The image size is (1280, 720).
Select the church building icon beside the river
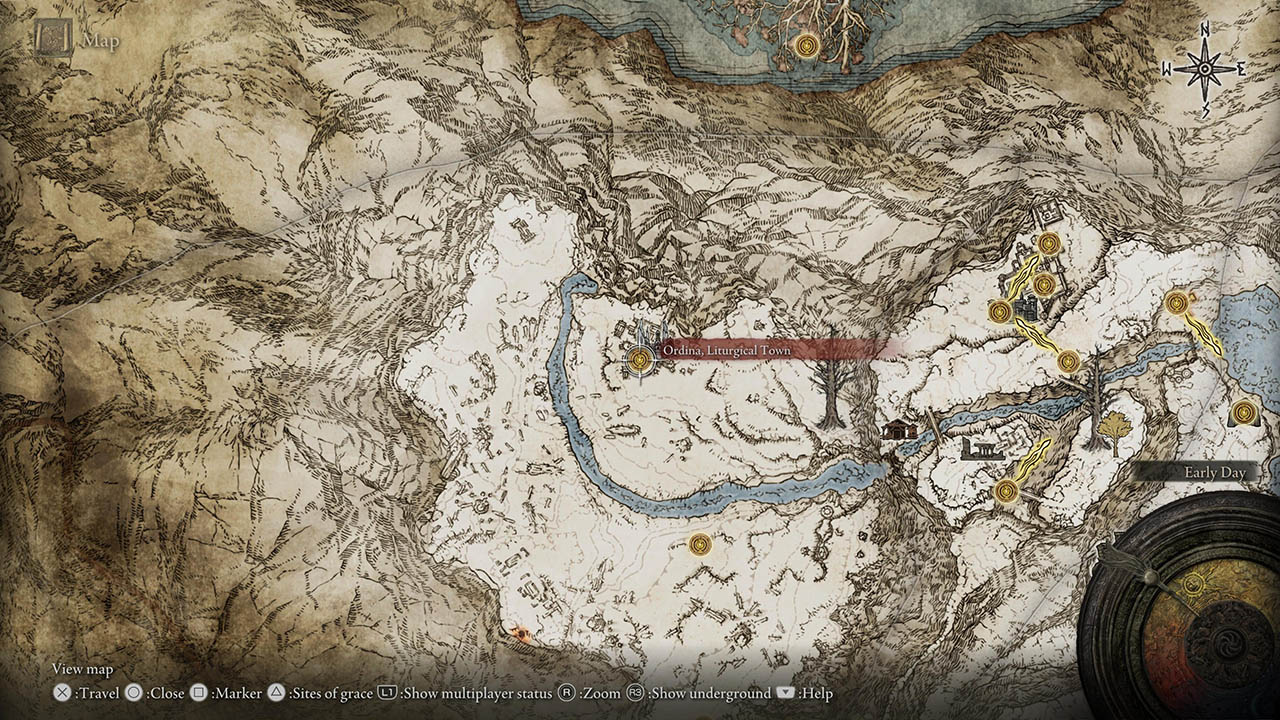[897, 430]
